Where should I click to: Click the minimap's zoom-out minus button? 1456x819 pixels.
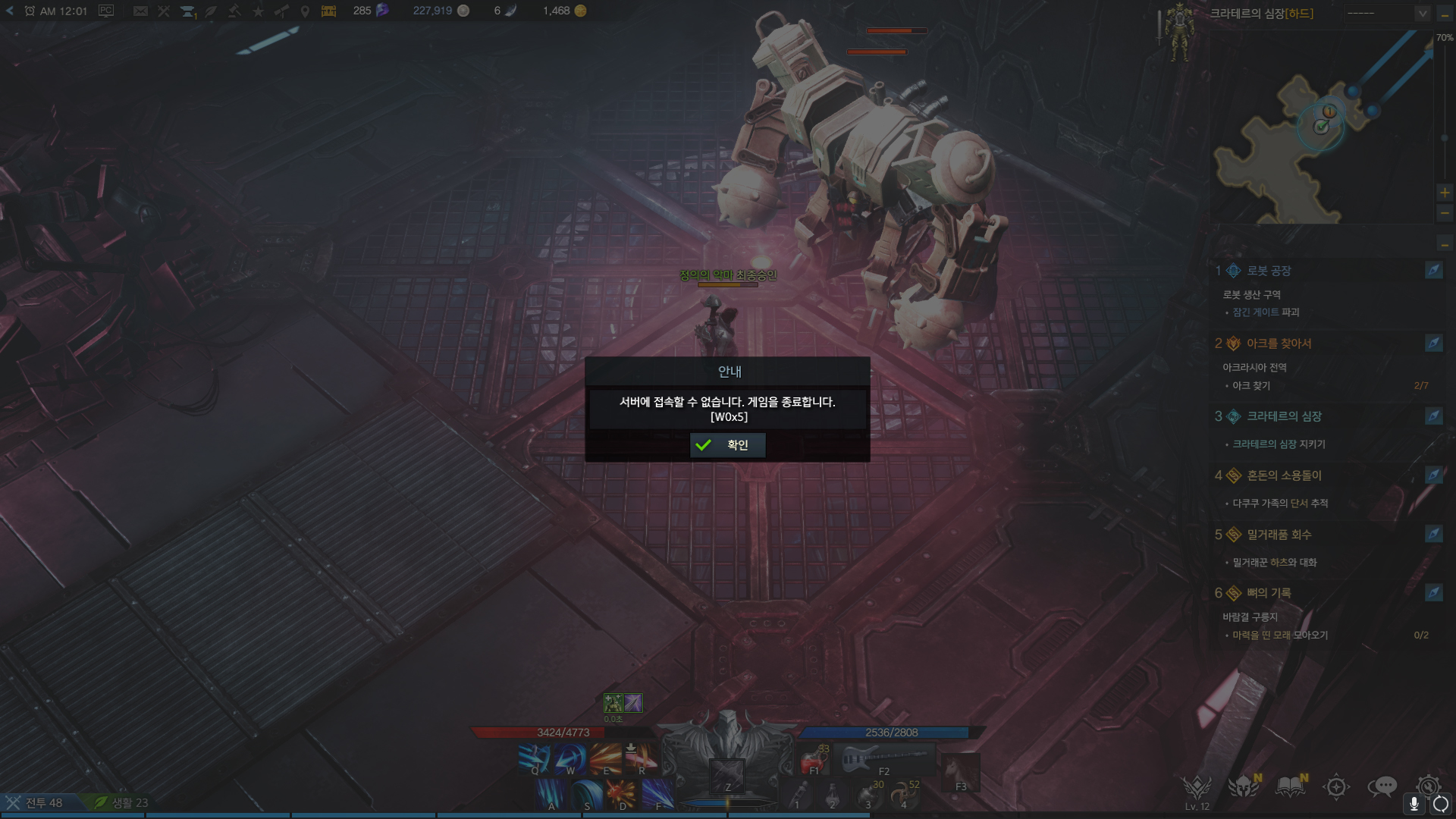point(1445,213)
